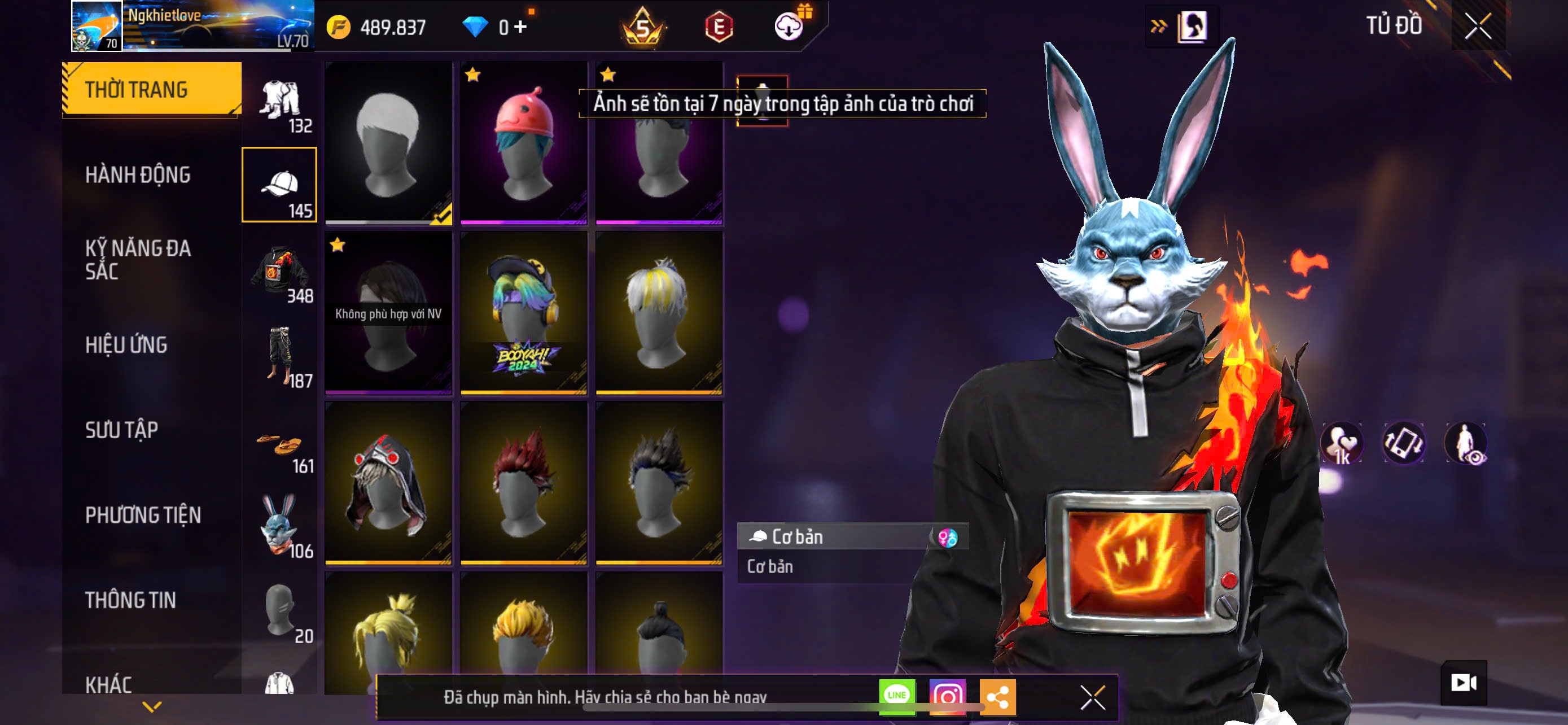This screenshot has width=1568, height=725.
Task: Open the Hiệu Ứng section
Action: (126, 344)
